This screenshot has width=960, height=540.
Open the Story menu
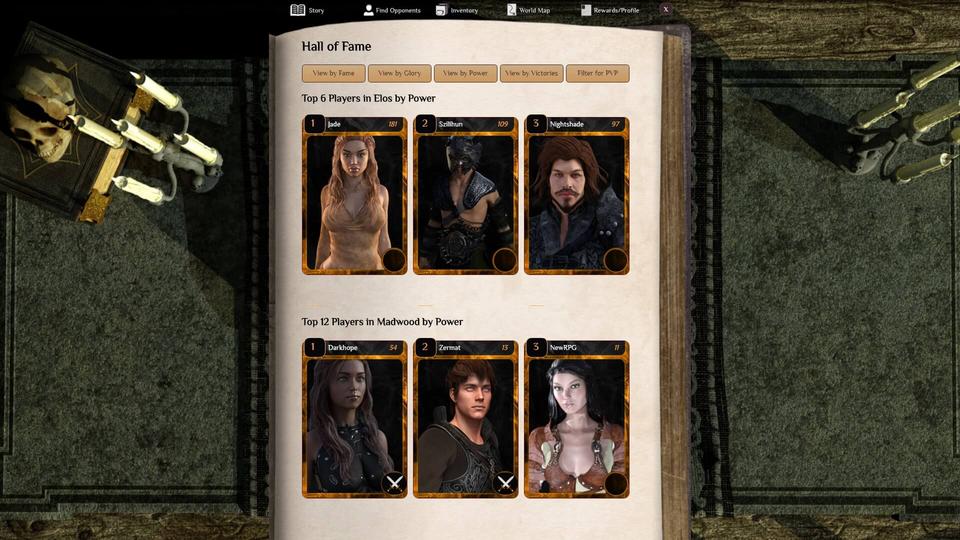(308, 10)
